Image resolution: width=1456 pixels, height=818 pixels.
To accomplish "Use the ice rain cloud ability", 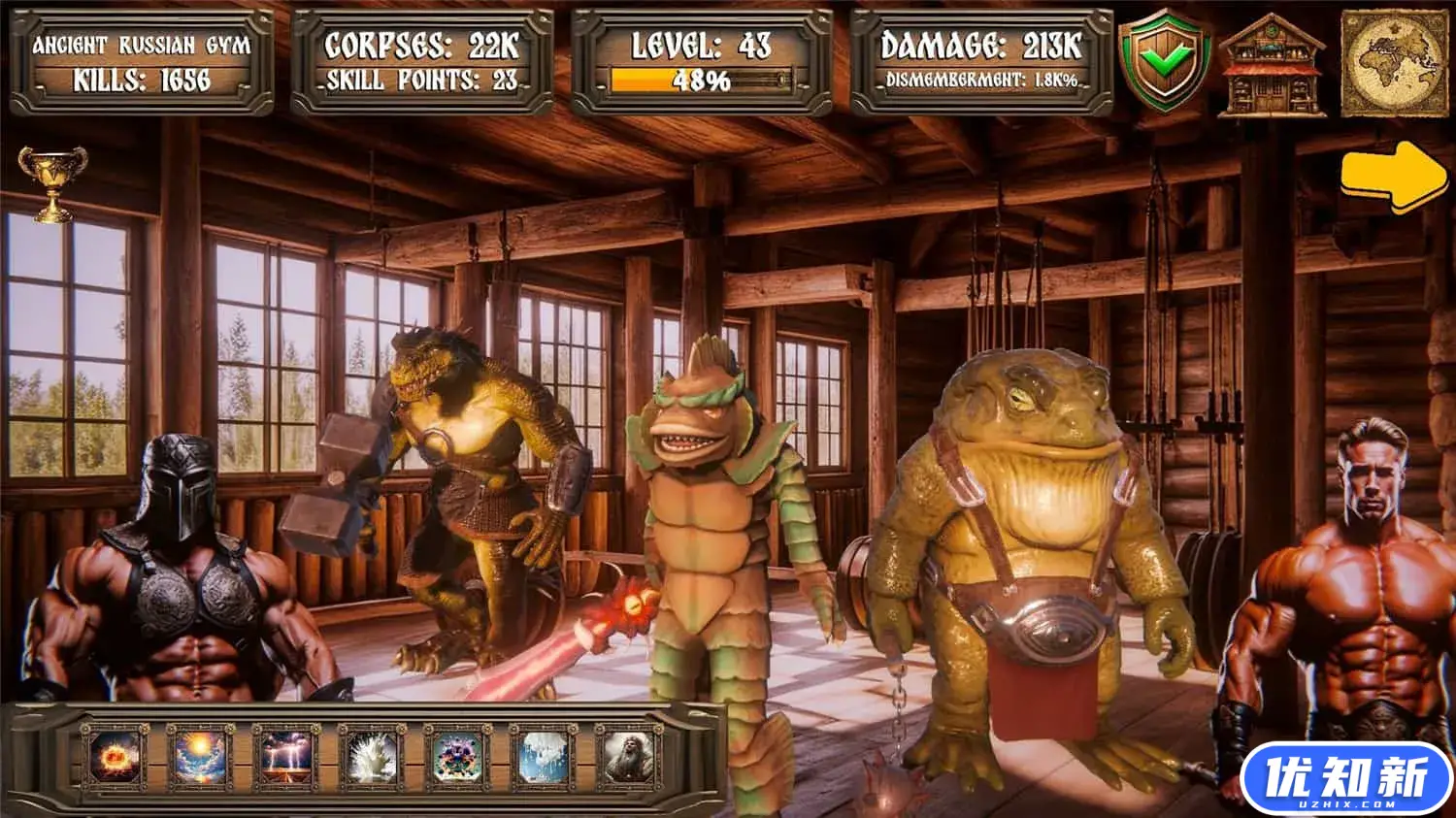I will coord(543,758).
